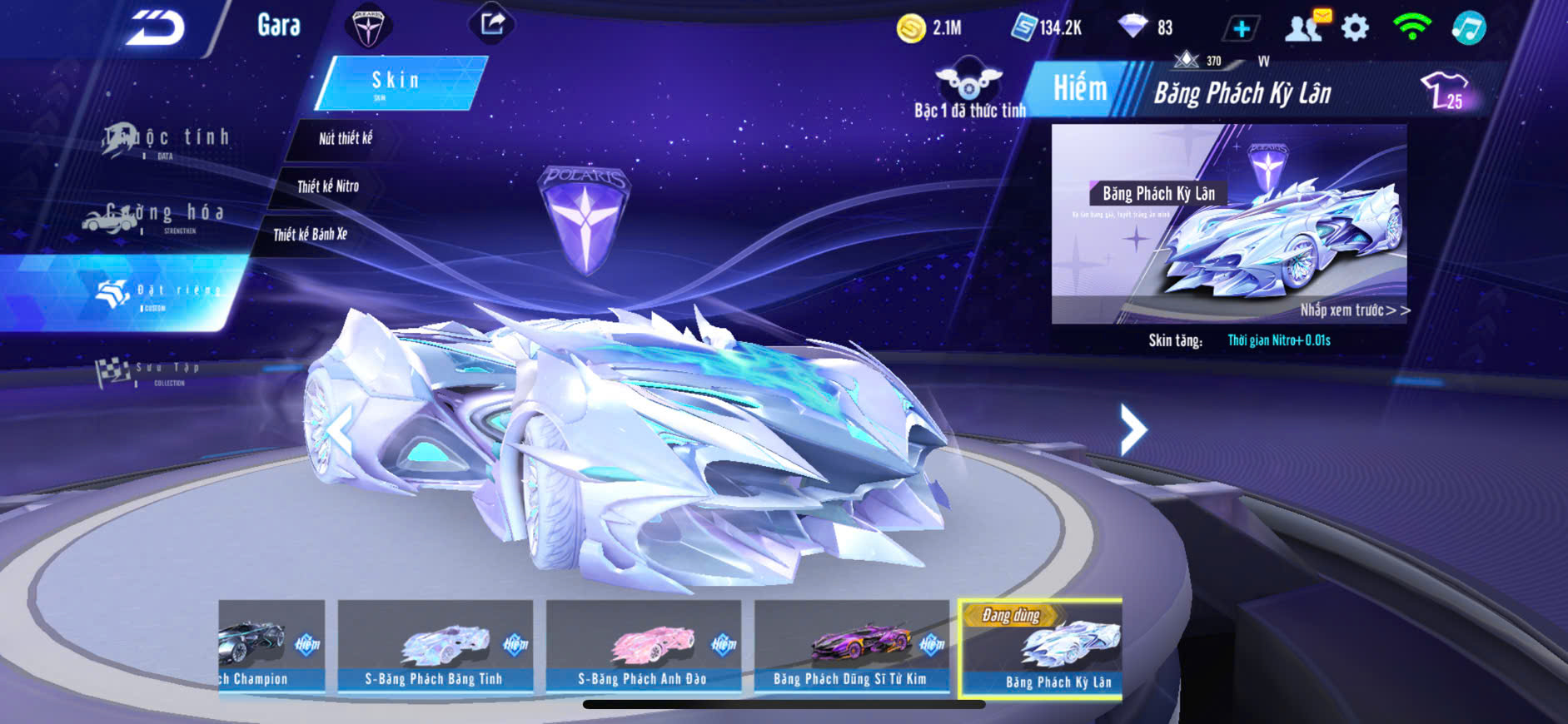Choose the S-Băng Phách Anh Đào skin

point(643,646)
